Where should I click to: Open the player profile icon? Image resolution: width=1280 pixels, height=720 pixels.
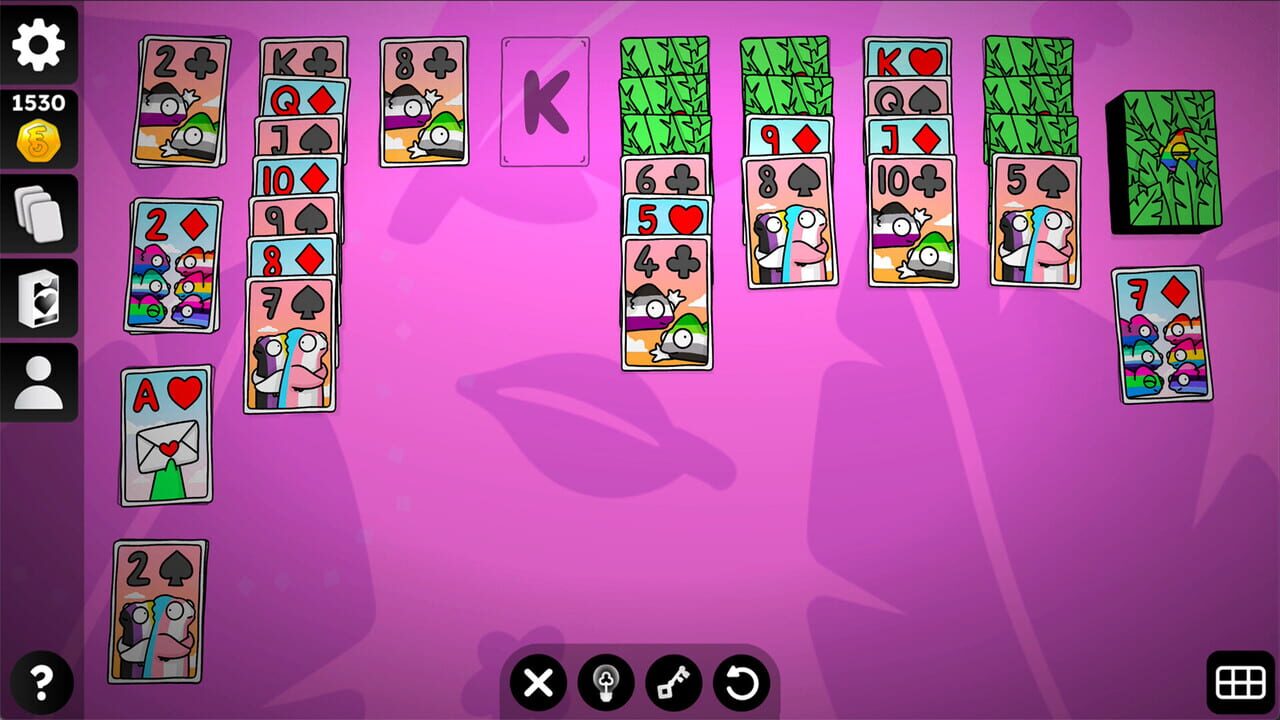point(37,380)
